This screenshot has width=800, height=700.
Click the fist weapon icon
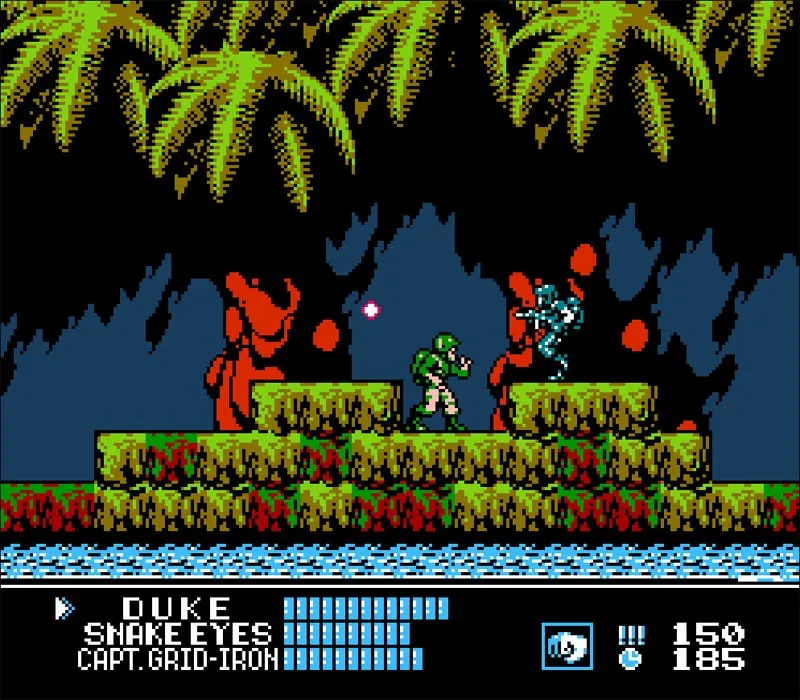pyautogui.click(x=567, y=646)
